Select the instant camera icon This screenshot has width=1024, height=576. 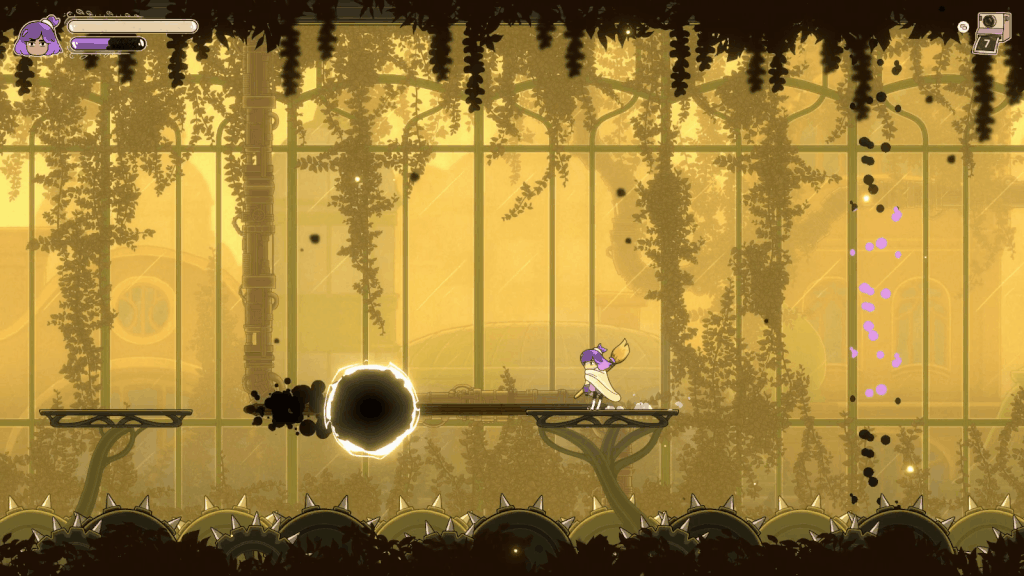pyautogui.click(x=993, y=26)
